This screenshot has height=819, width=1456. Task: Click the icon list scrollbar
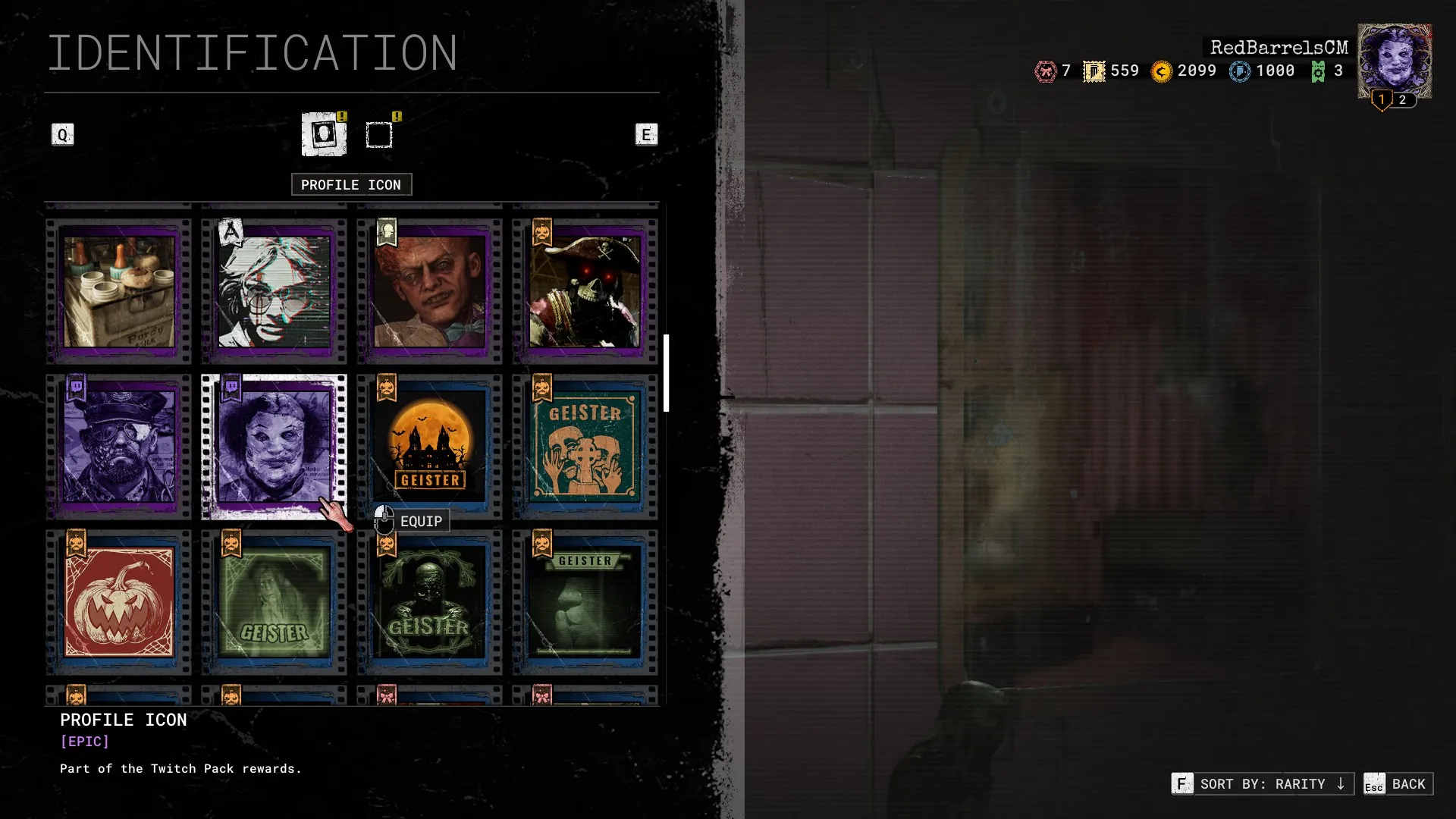tap(666, 373)
